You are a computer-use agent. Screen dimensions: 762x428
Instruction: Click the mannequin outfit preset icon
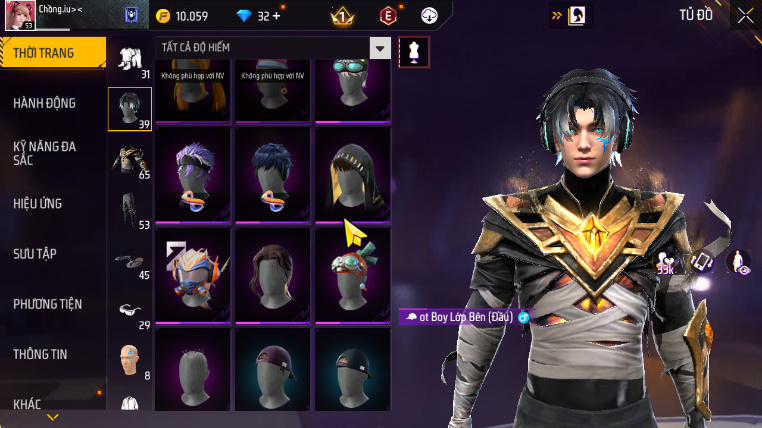413,52
